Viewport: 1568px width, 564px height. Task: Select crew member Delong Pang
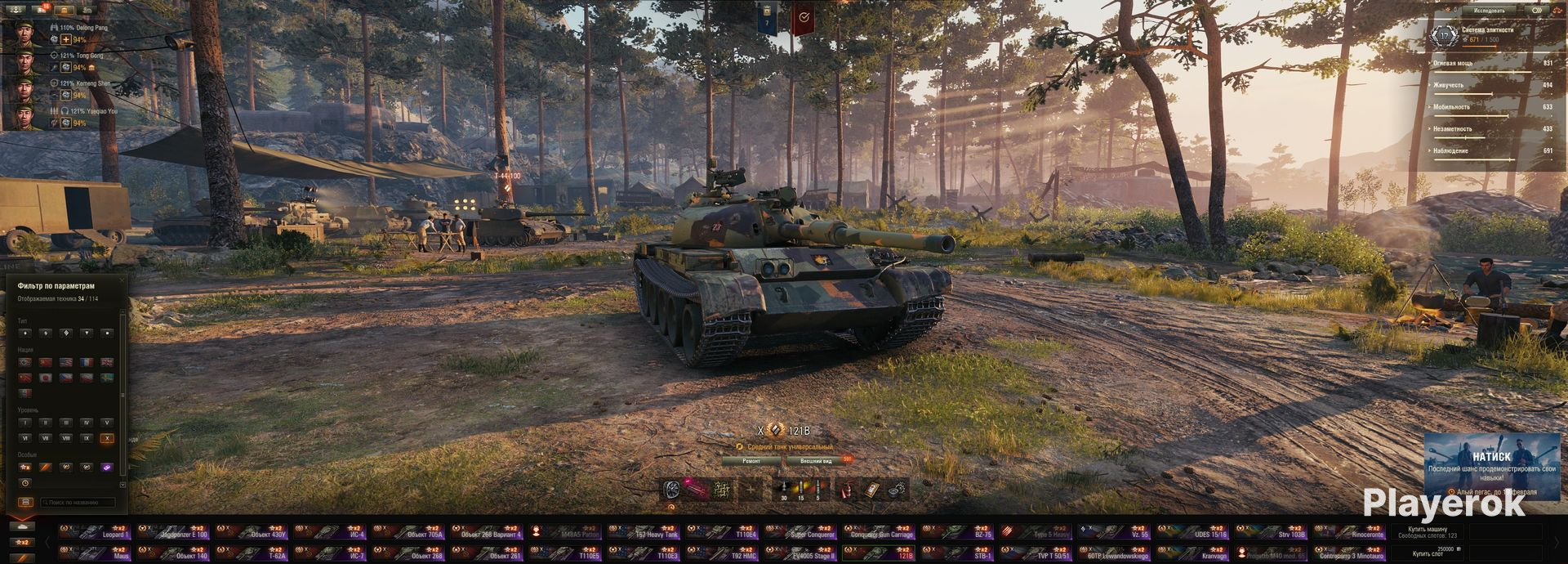click(24, 34)
